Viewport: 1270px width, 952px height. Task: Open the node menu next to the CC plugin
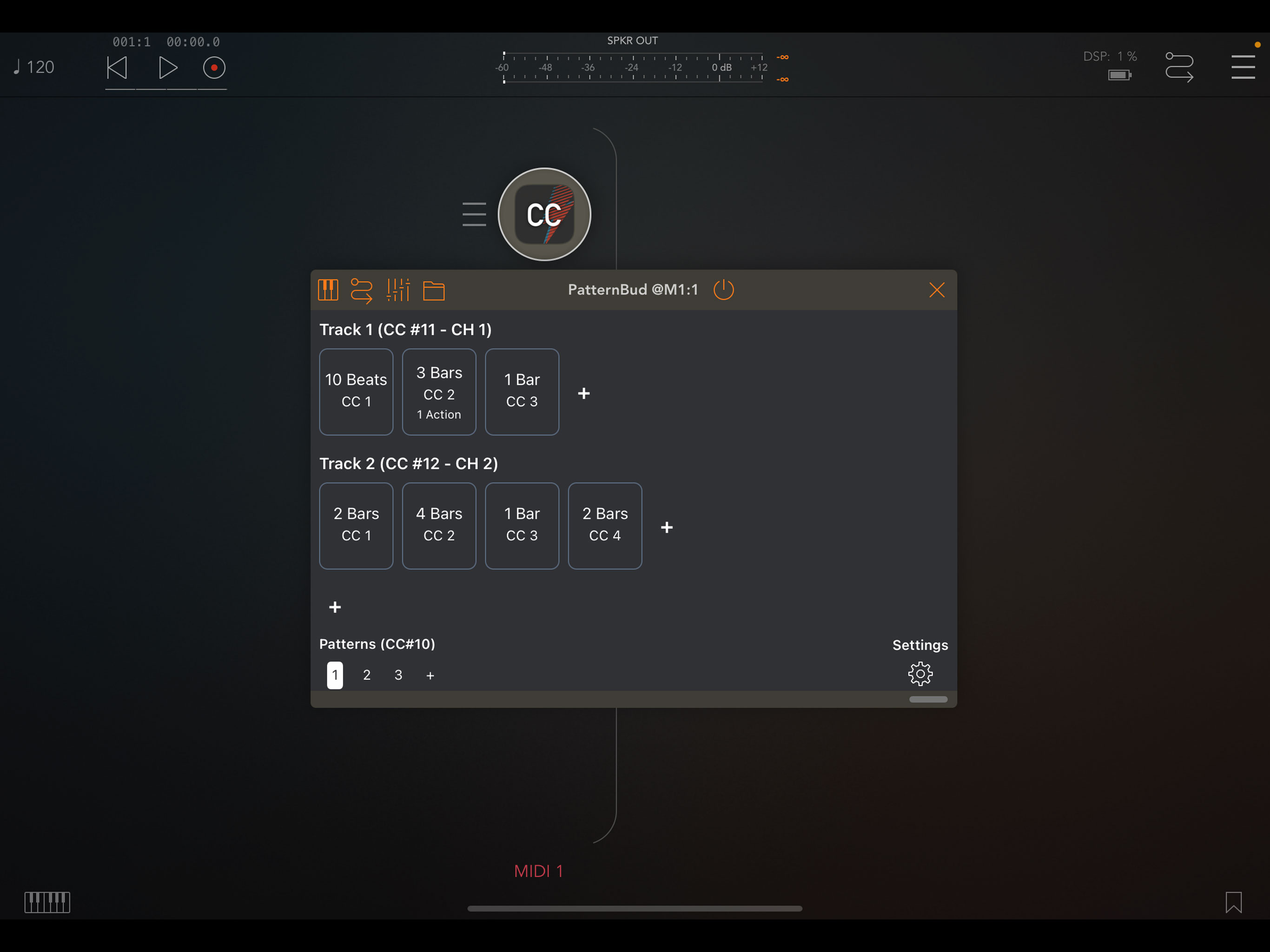click(474, 214)
